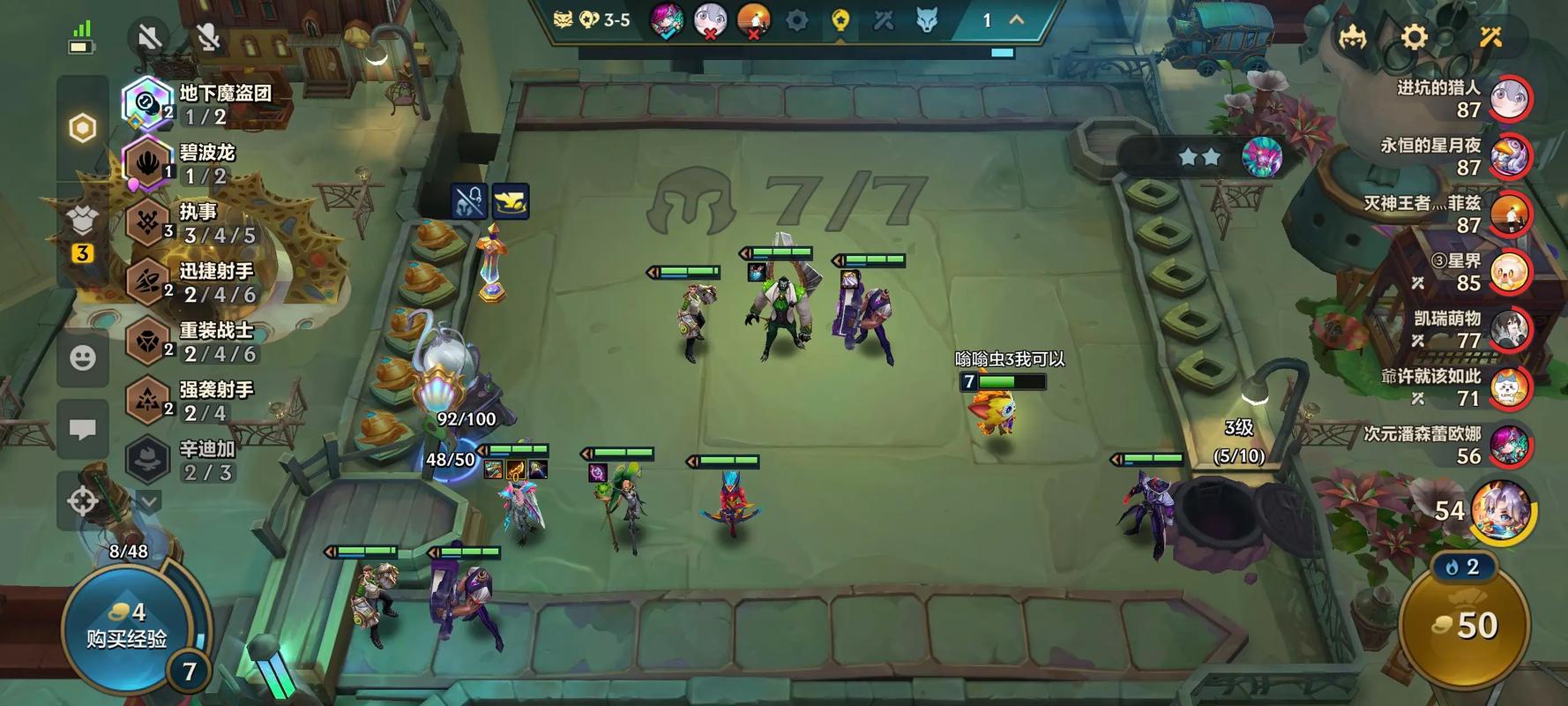
Task: View player 永恒的星月夜's board
Action: tap(1510, 157)
